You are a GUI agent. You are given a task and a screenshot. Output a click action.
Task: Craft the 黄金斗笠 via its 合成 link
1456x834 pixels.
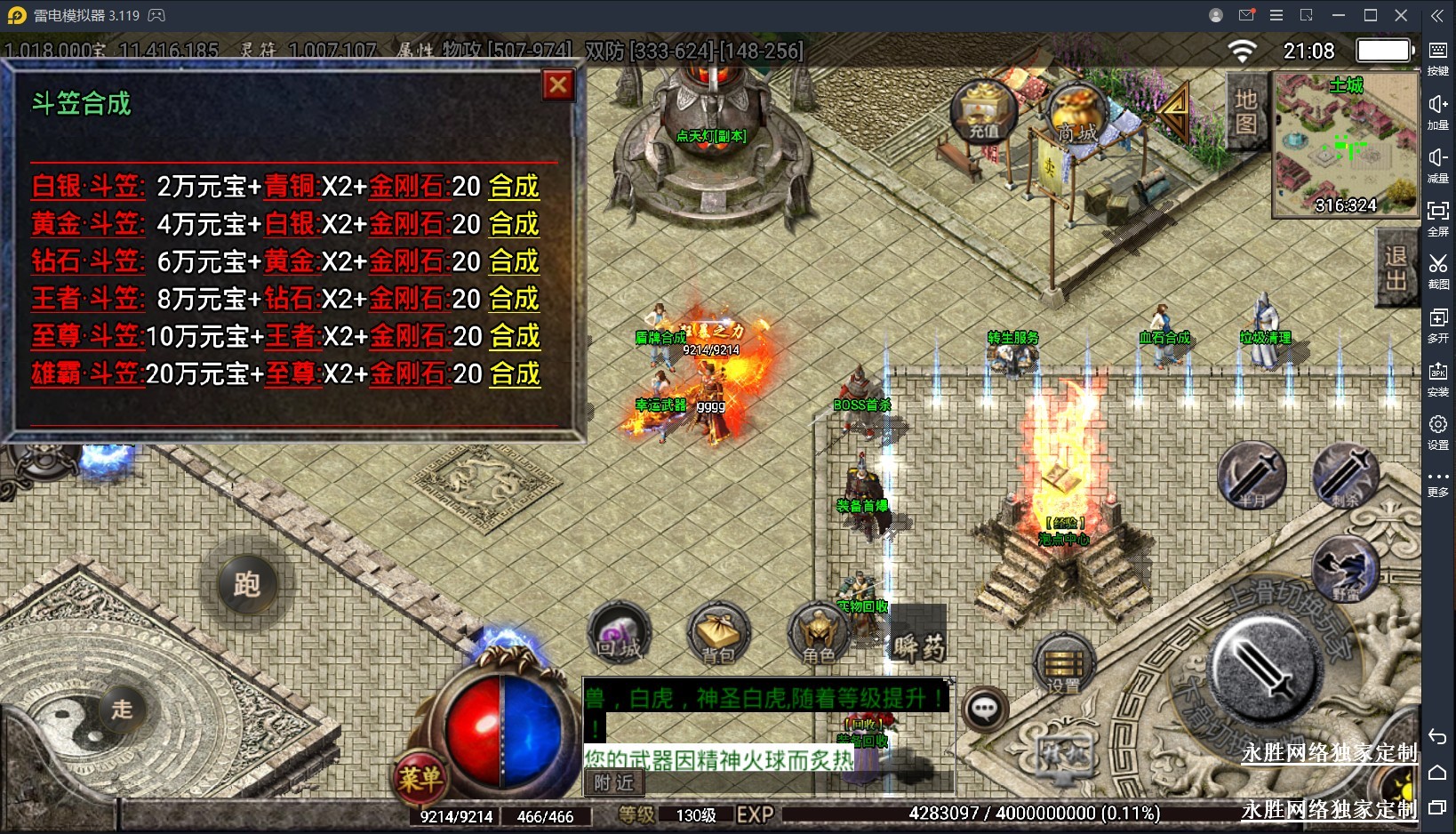click(x=514, y=224)
